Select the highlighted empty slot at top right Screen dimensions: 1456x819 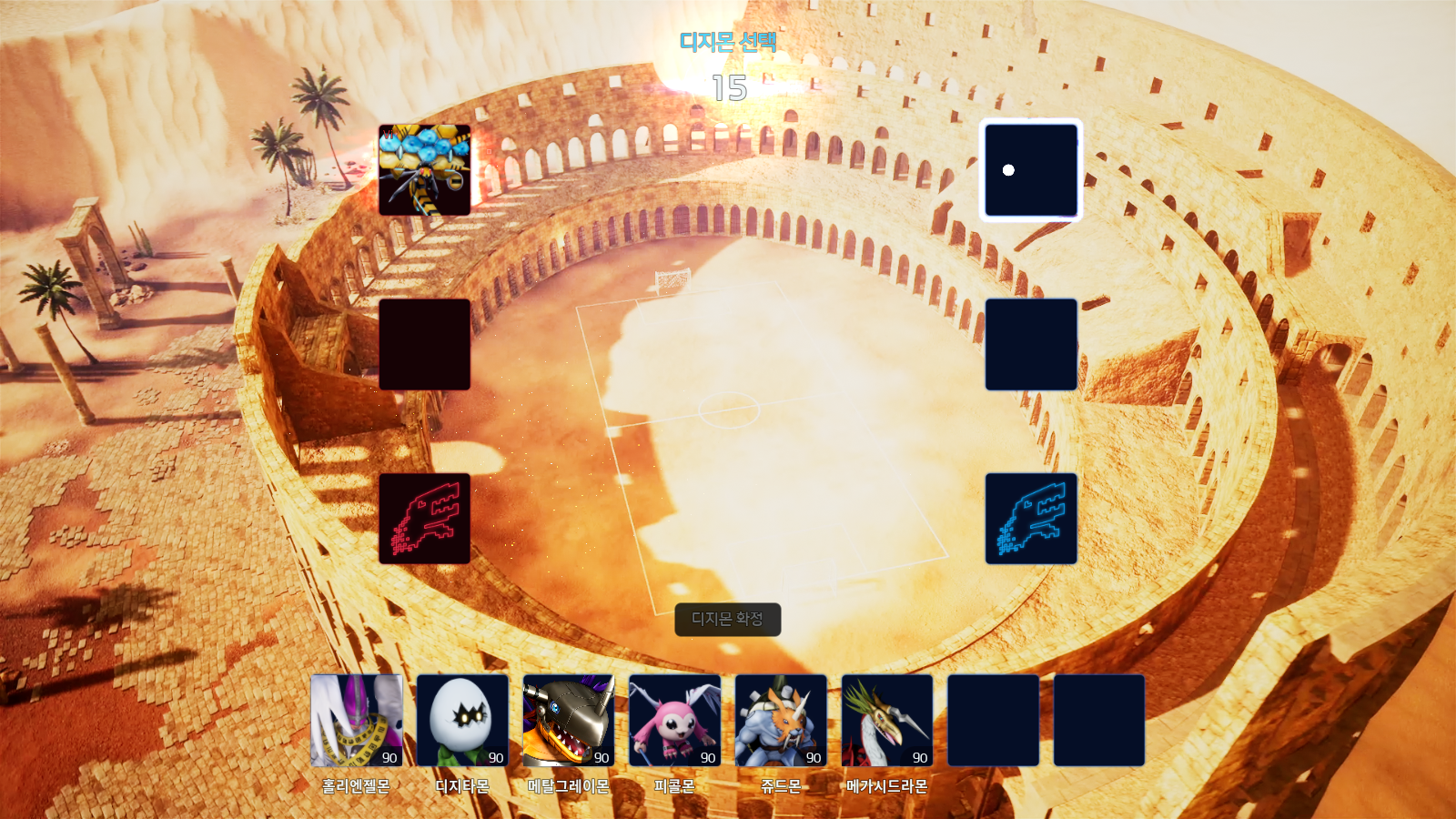click(1031, 171)
